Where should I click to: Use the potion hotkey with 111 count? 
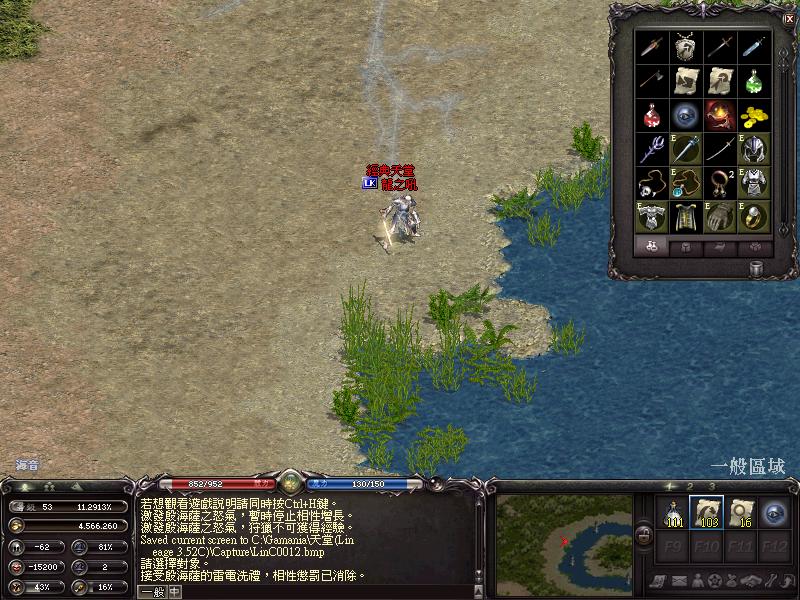pyautogui.click(x=674, y=513)
